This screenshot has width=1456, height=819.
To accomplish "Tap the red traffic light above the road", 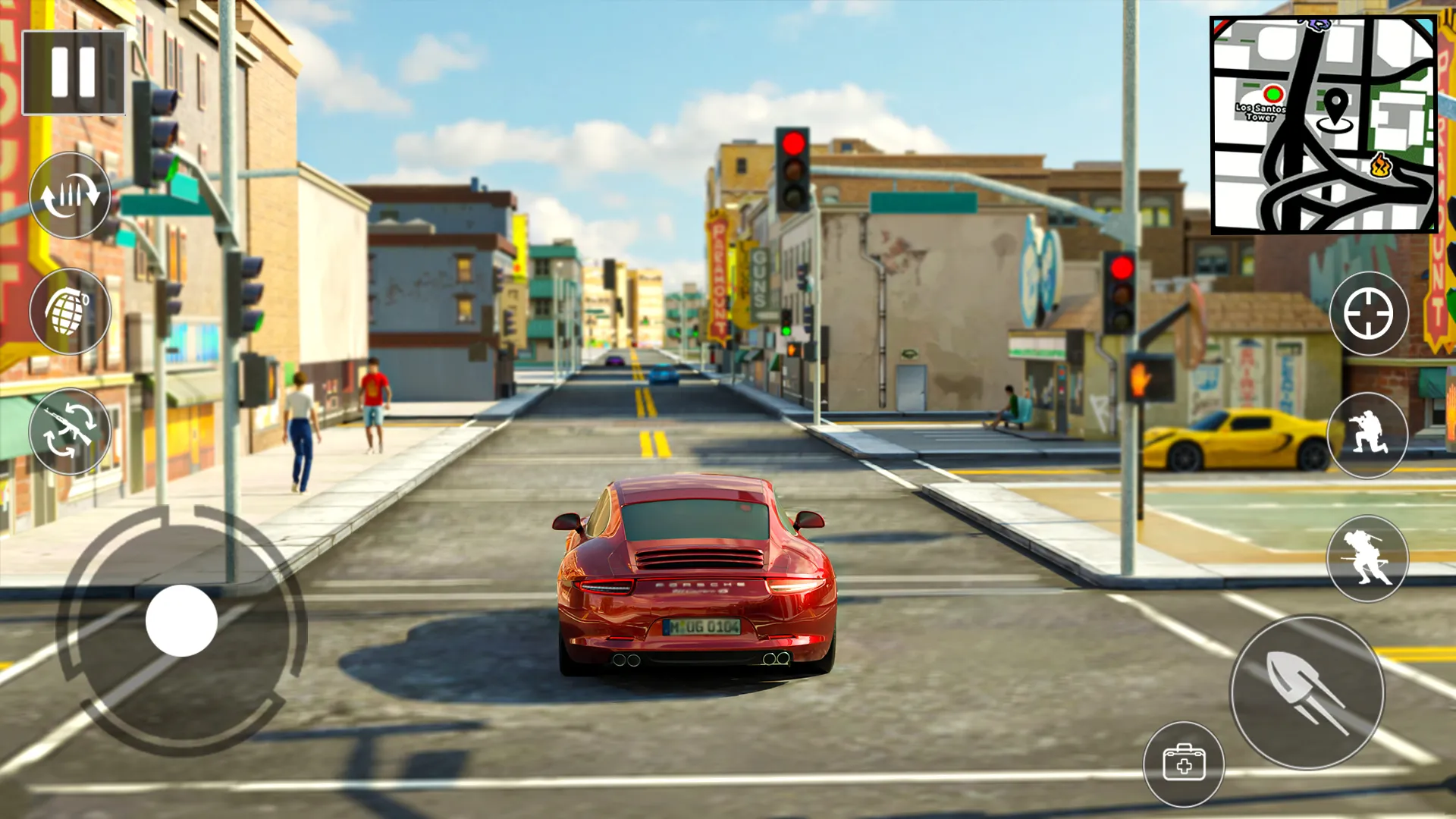I will coord(795,143).
